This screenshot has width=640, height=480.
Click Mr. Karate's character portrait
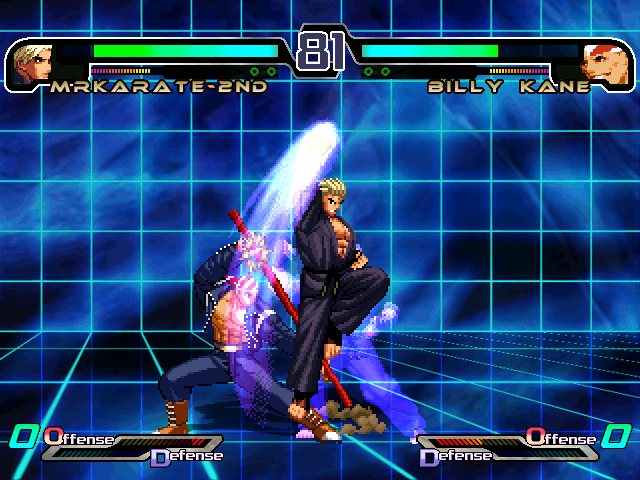tap(33, 62)
